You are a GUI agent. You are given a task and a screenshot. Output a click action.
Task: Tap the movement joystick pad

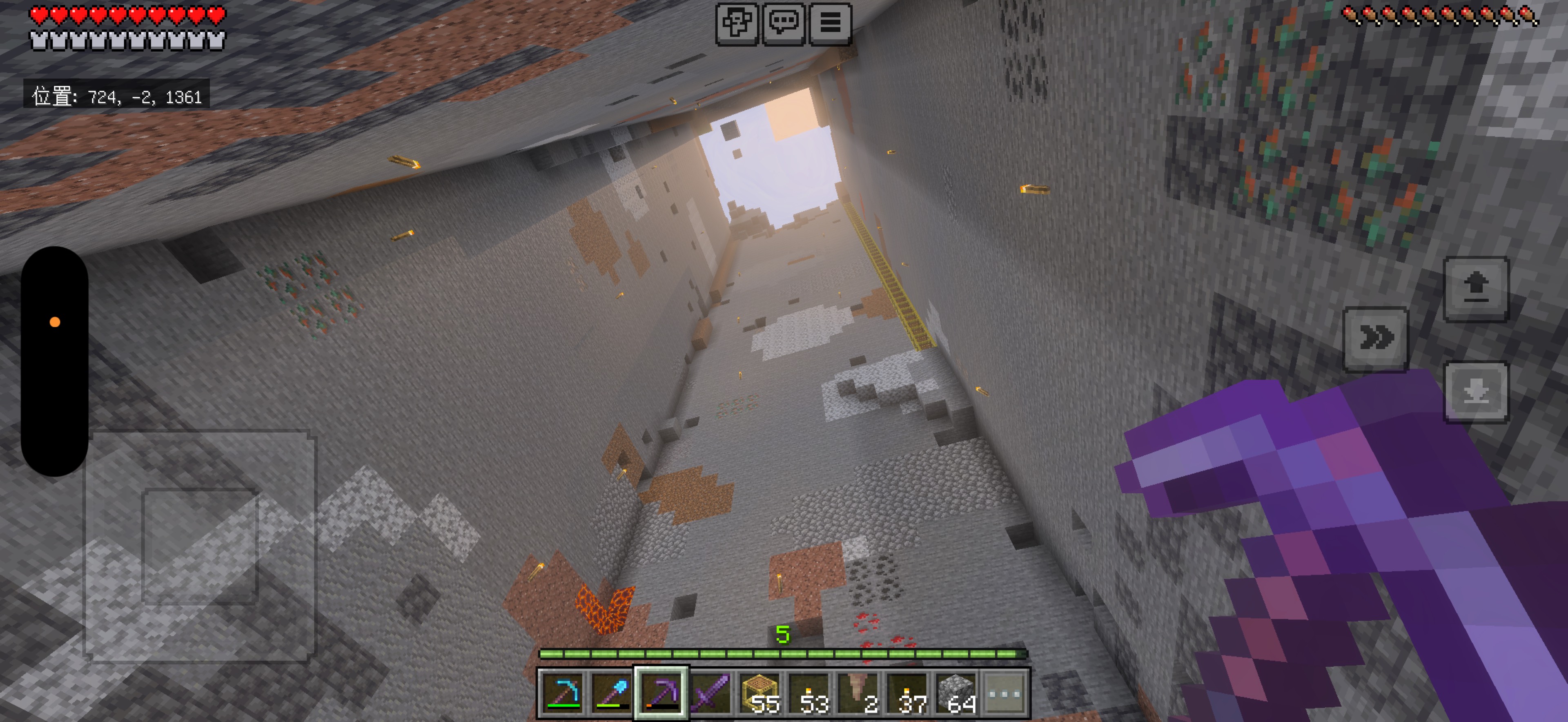point(200,546)
